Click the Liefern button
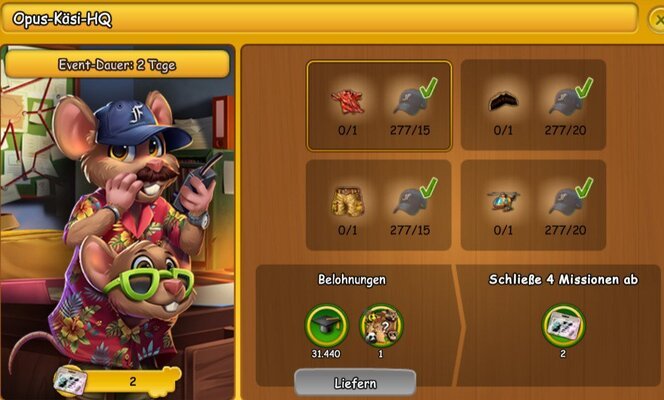The width and height of the screenshot is (664, 400). click(x=354, y=384)
